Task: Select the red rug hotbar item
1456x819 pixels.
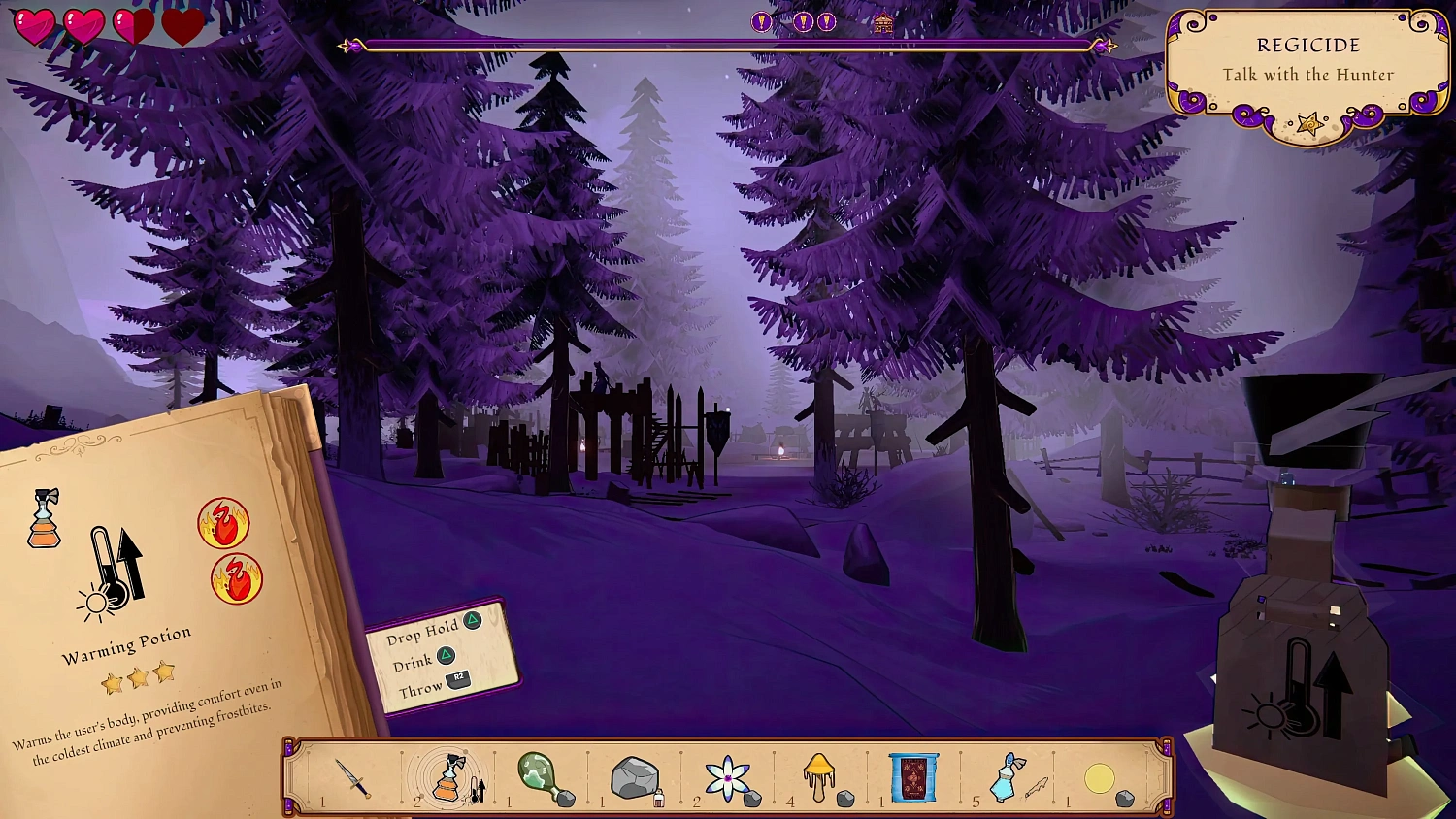Action: pos(912,778)
